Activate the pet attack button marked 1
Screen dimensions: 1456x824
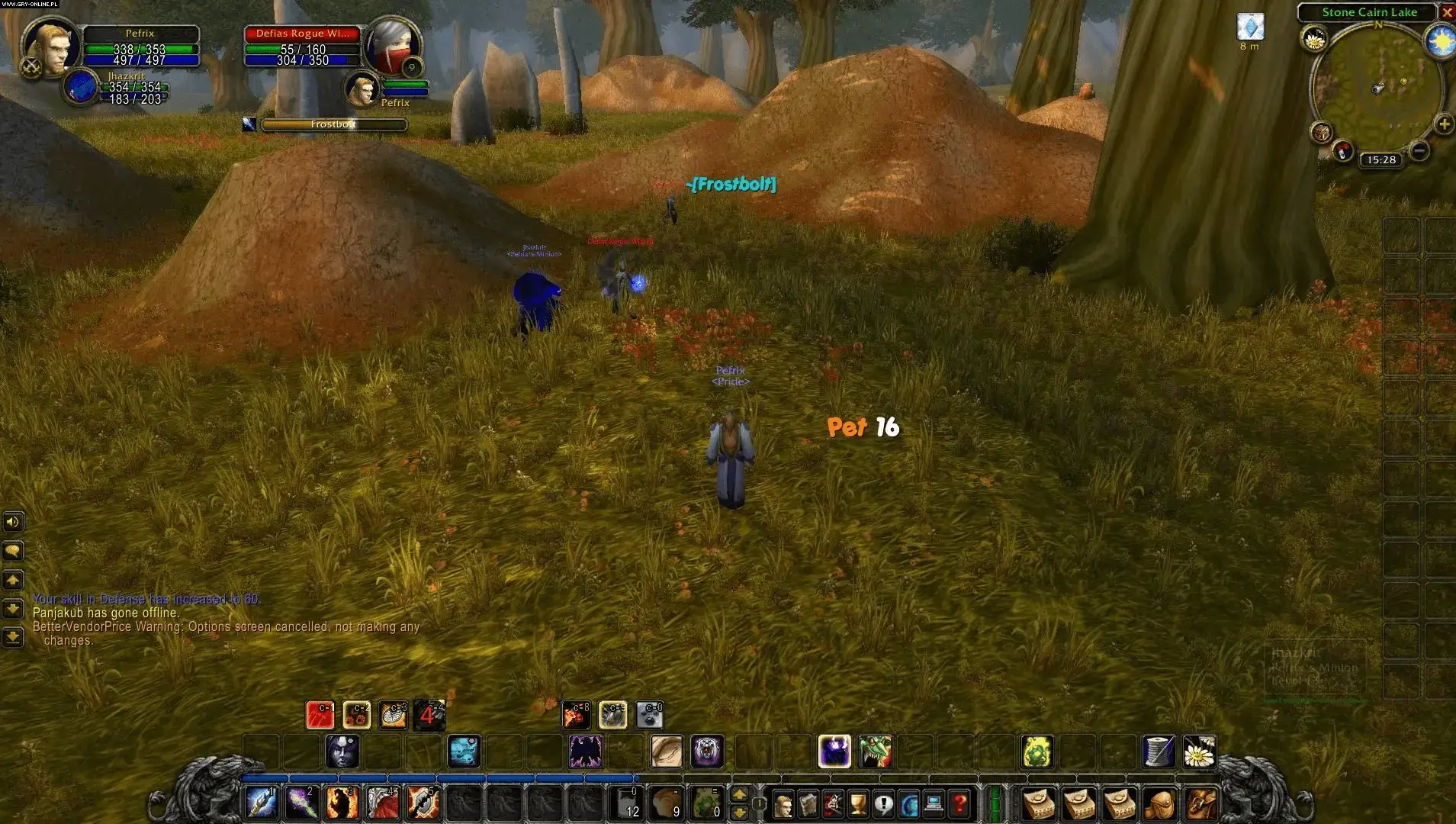coord(320,715)
